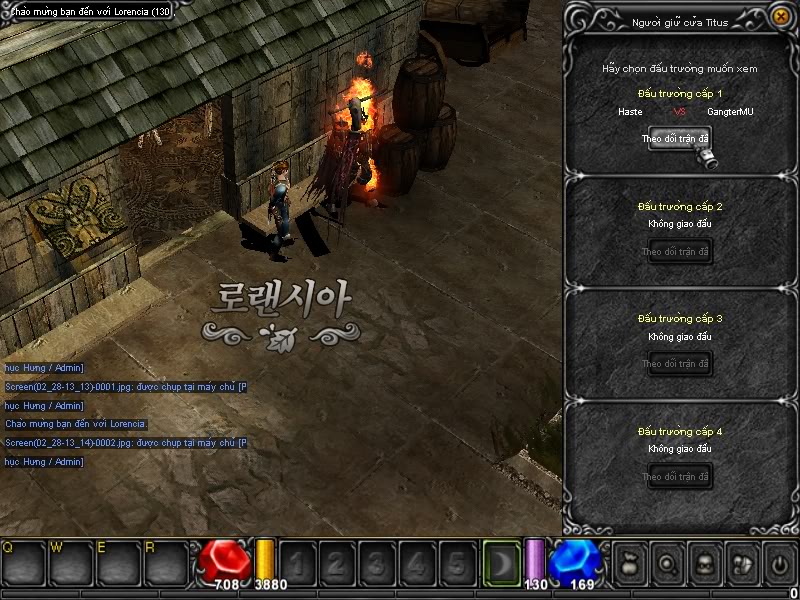Open the character face icon

[703, 564]
